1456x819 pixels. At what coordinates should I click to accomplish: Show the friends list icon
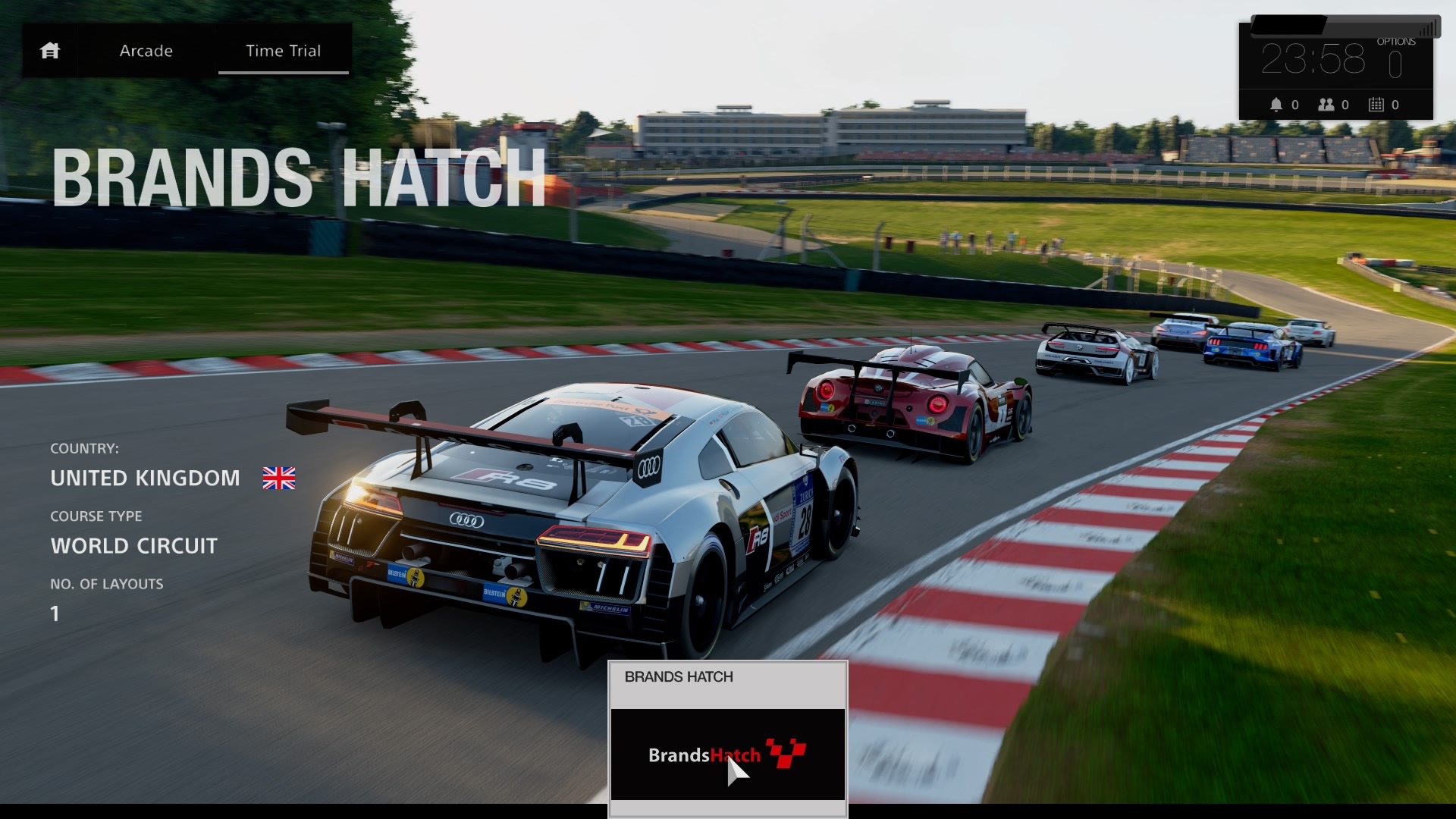[1326, 105]
